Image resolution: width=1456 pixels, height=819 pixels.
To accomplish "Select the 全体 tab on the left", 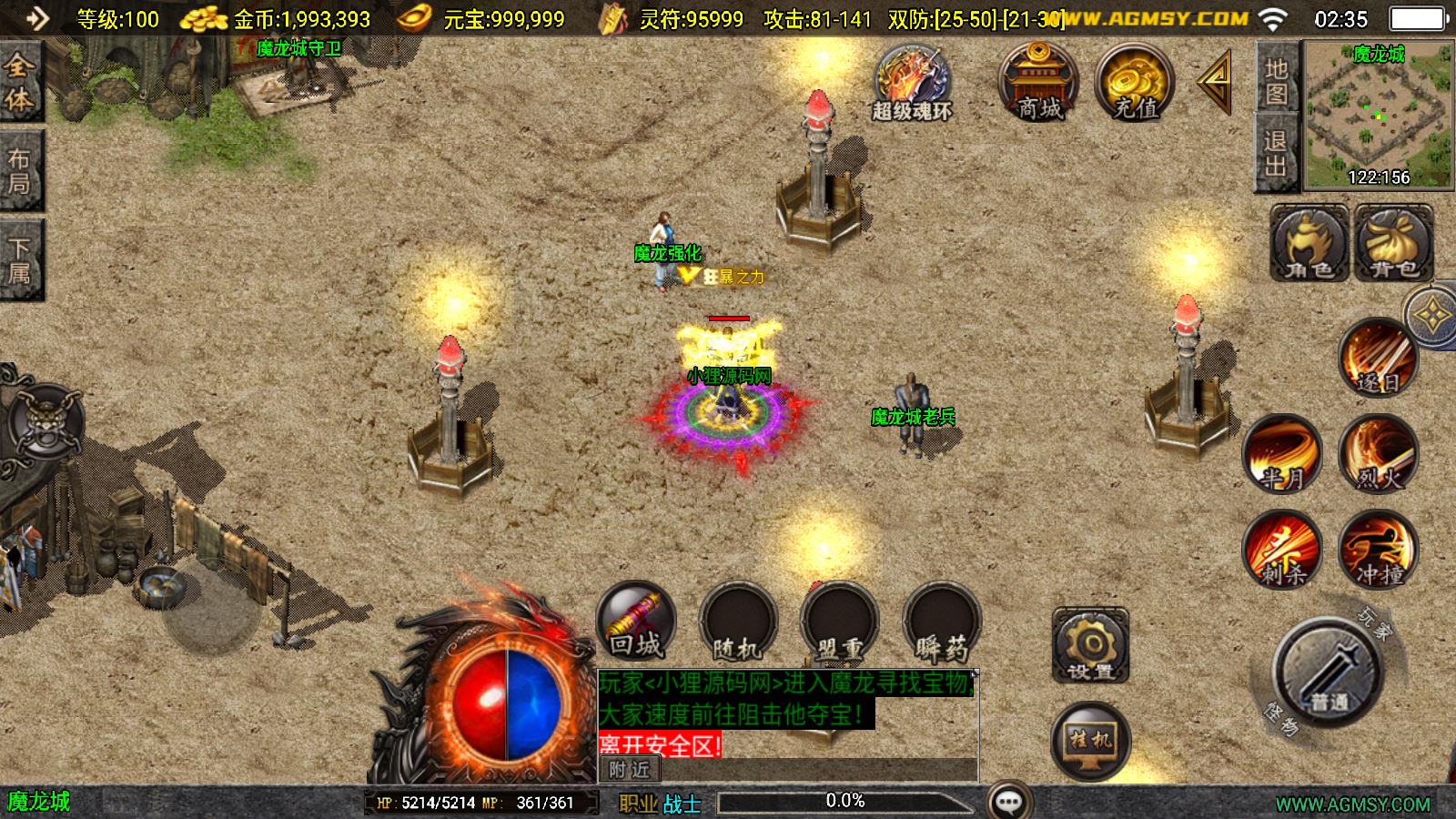I will [x=20, y=82].
